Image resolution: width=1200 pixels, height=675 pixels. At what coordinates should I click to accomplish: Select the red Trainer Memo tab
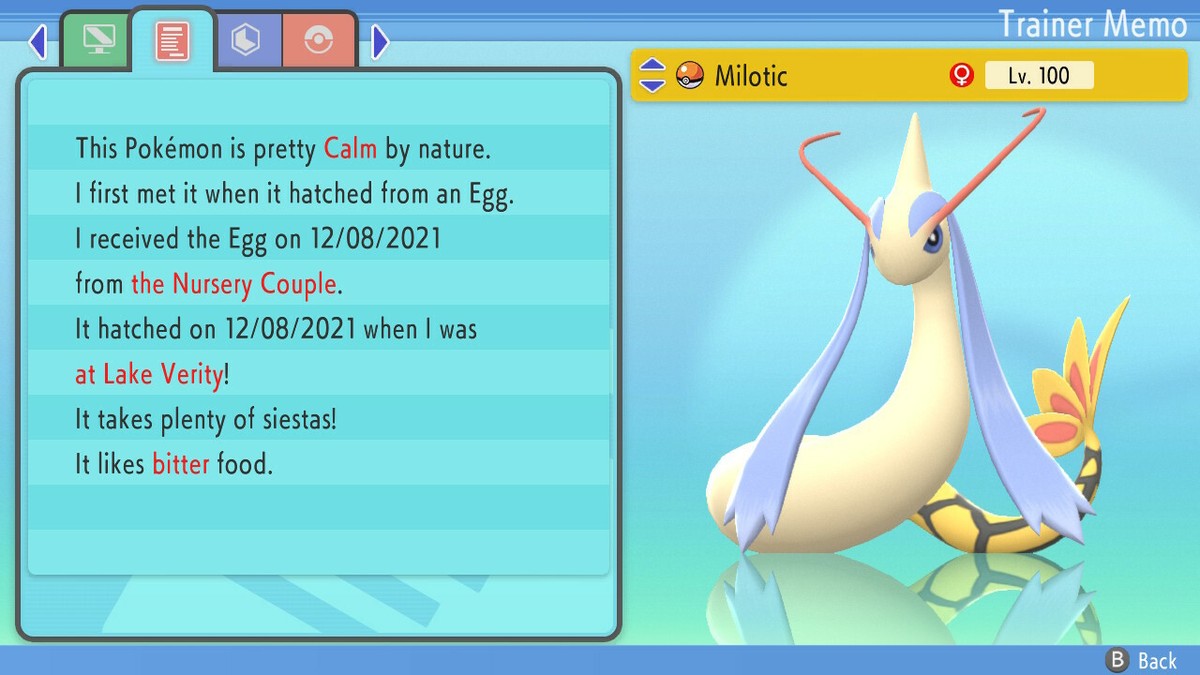[172, 41]
